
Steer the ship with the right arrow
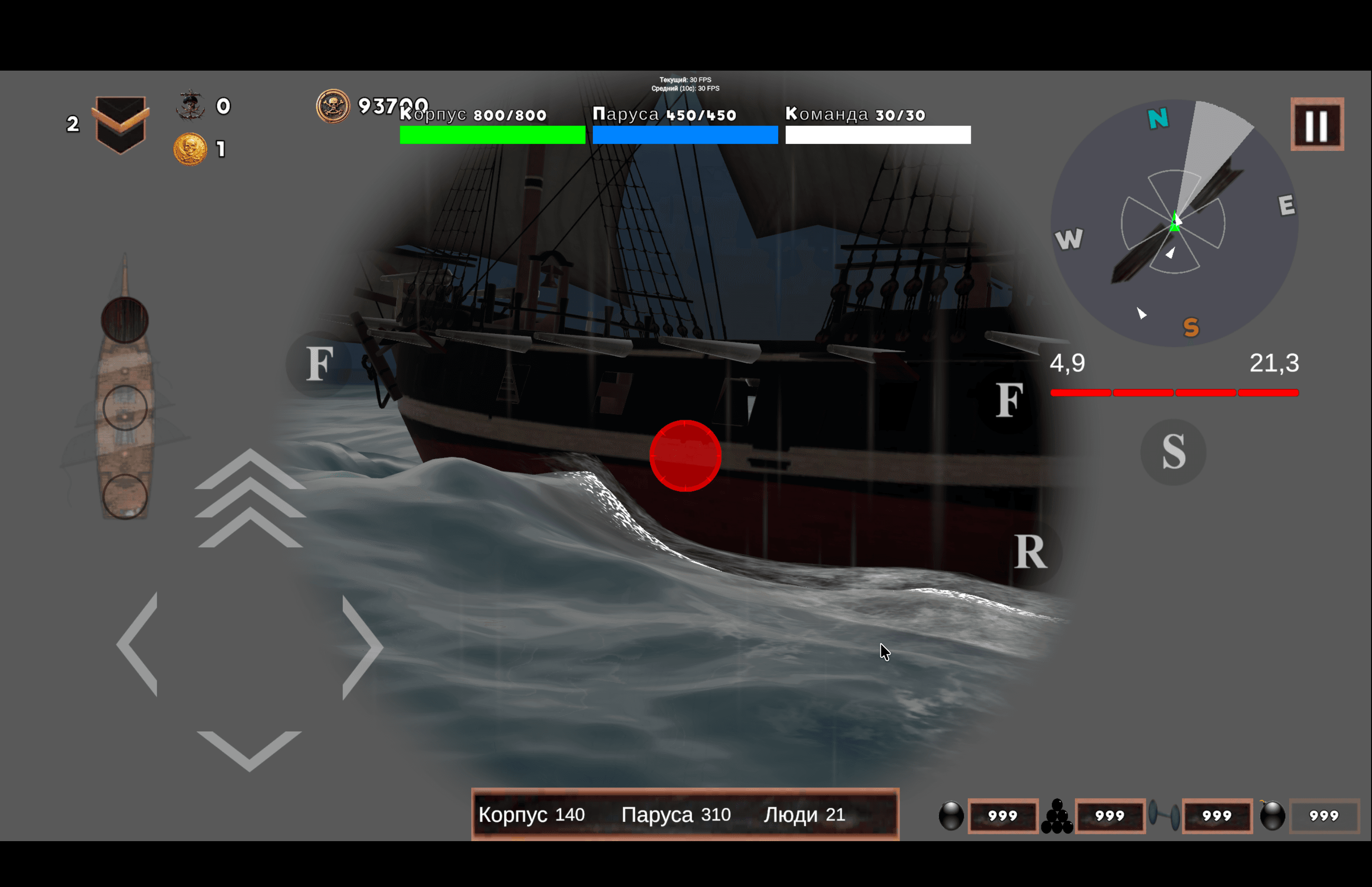click(361, 647)
